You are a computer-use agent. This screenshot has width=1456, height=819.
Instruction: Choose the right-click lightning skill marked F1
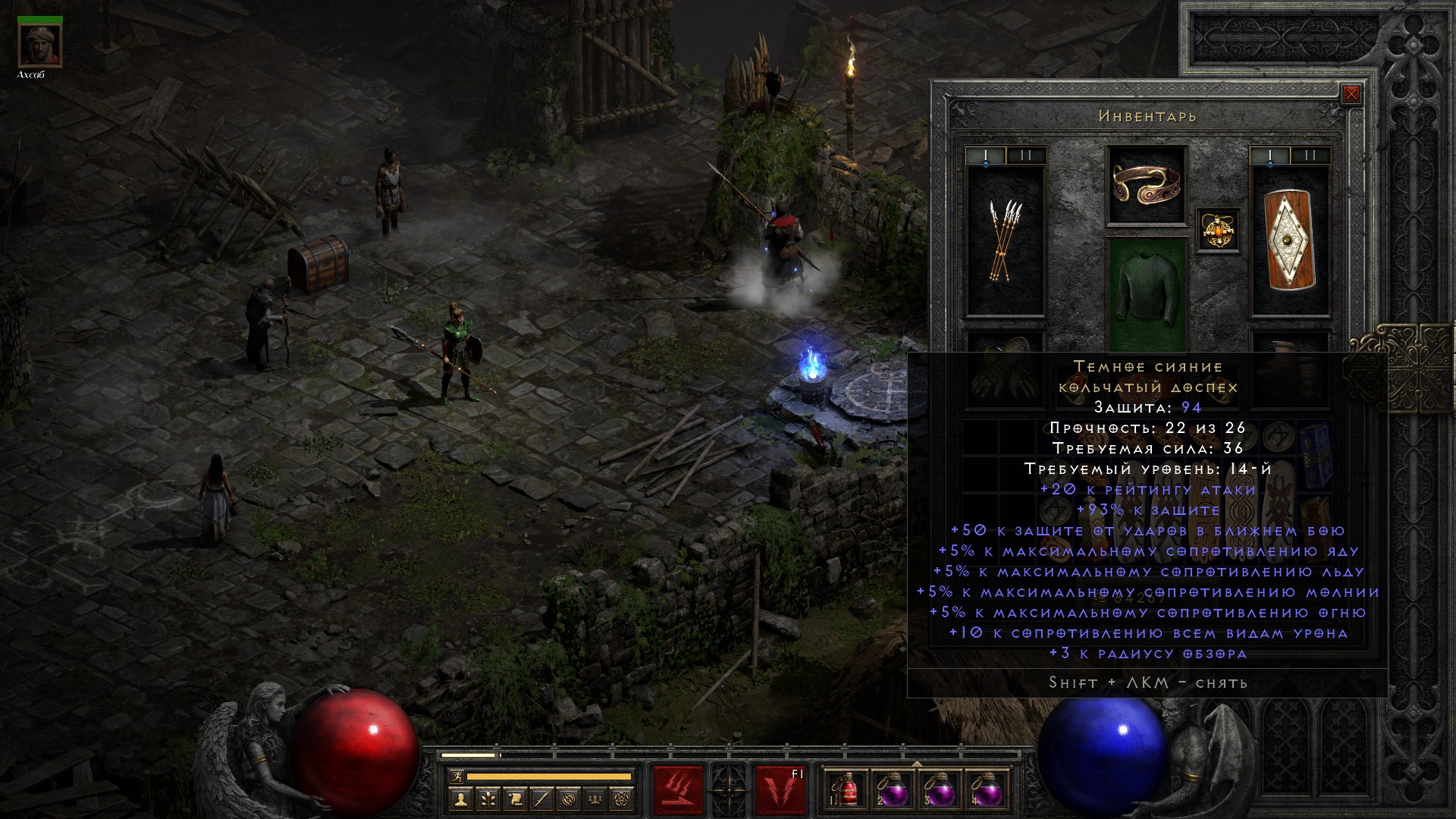coord(780,790)
